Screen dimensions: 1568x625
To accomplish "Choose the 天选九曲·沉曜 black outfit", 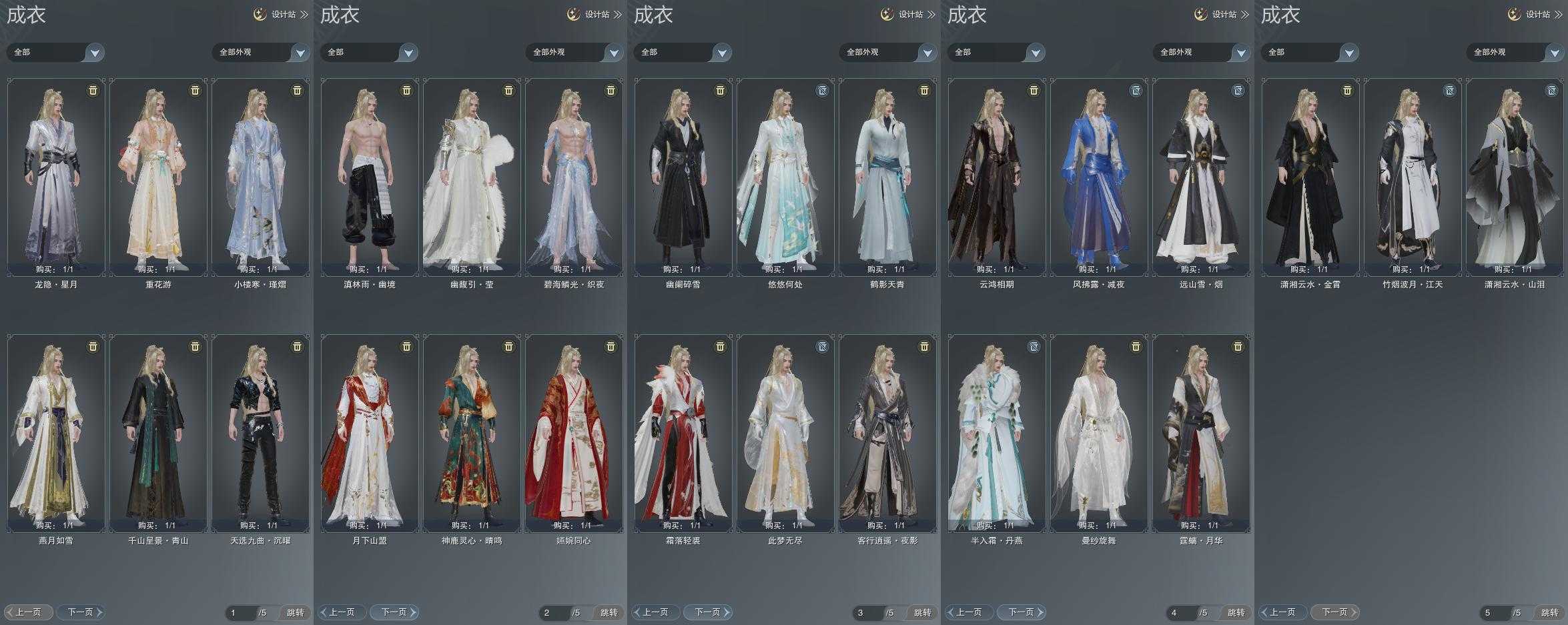I will (260, 434).
